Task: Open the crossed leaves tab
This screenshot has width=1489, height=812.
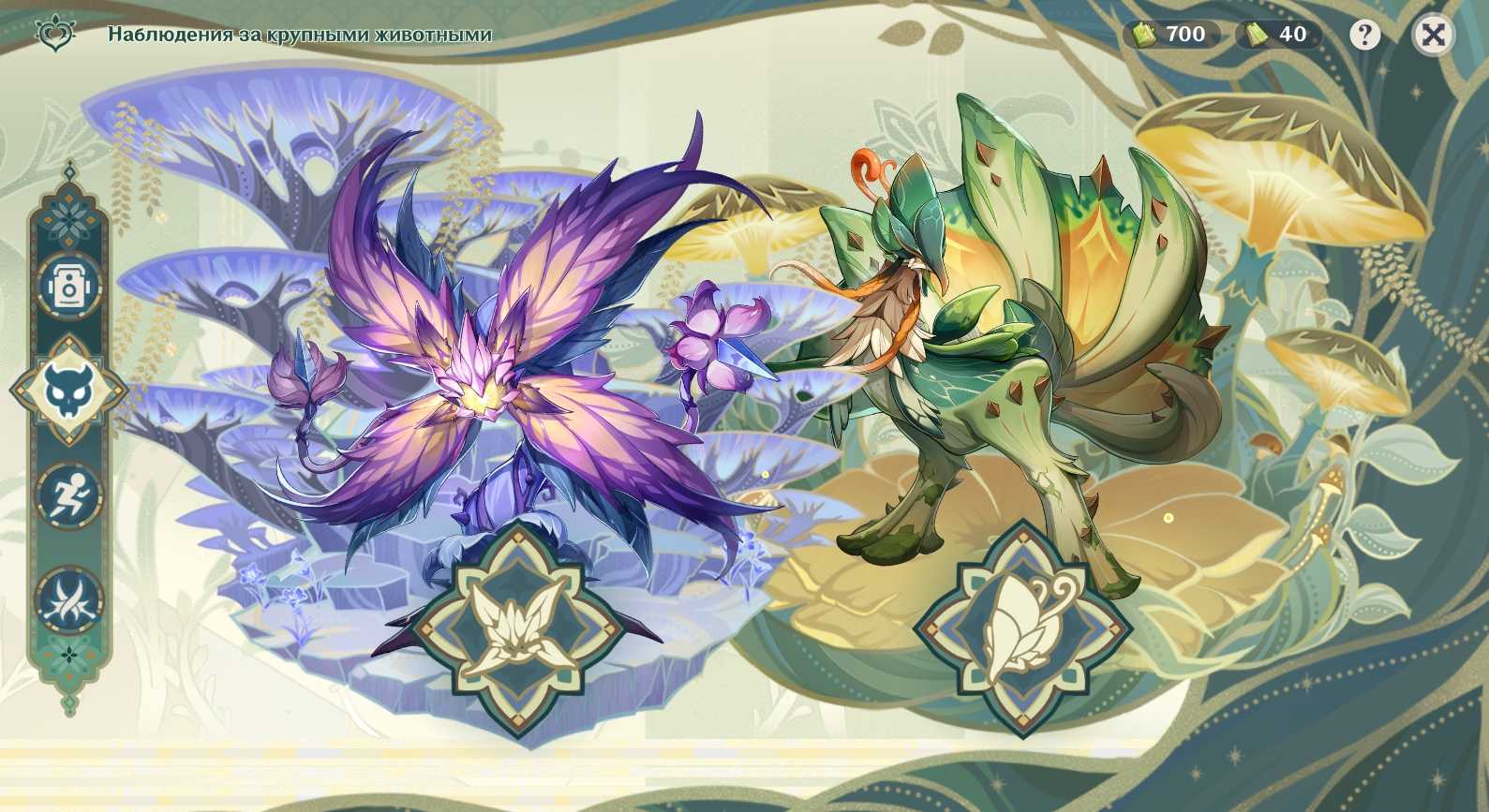Action: (x=68, y=599)
